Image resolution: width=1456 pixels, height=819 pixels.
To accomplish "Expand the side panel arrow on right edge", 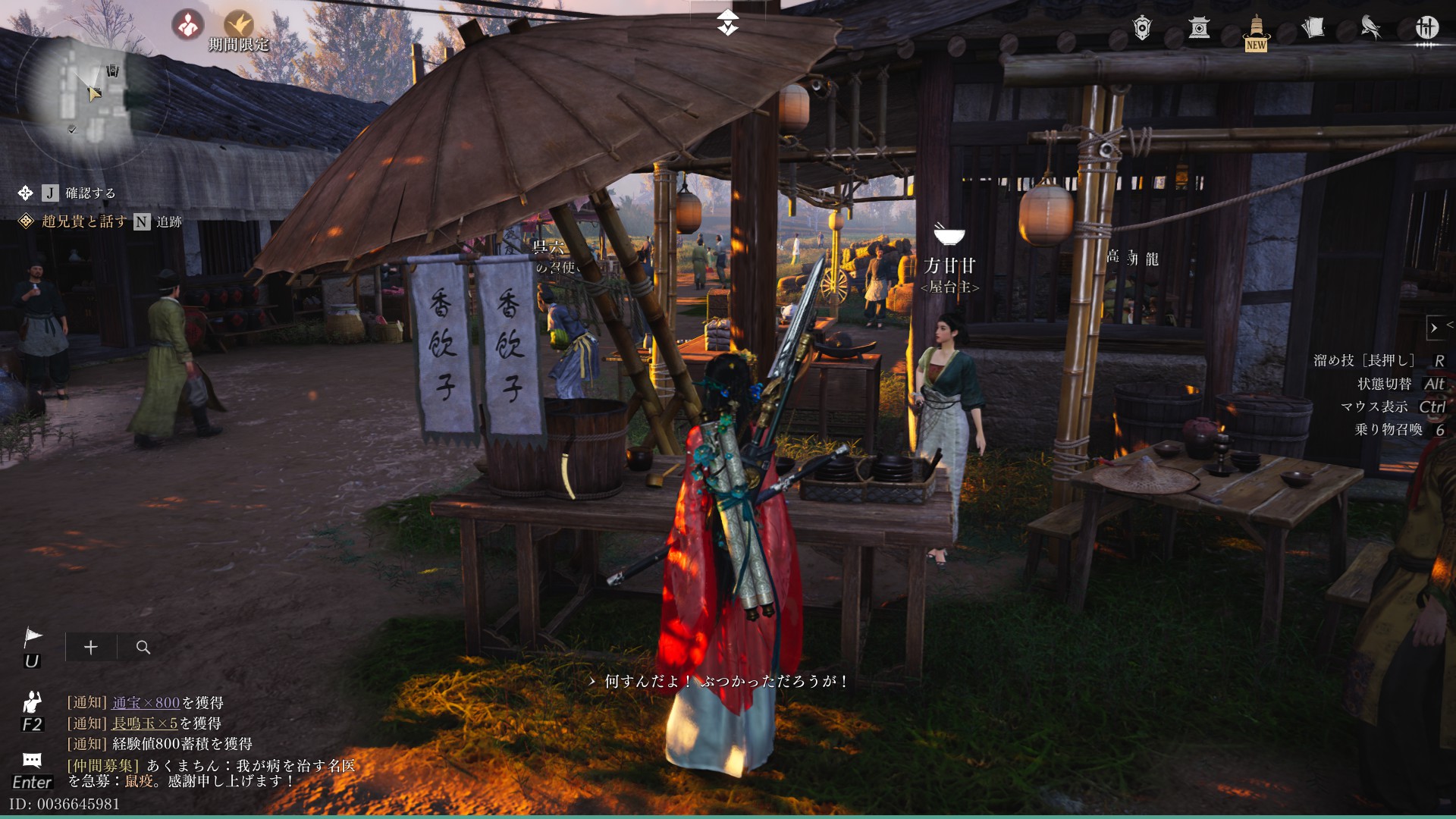I will [x=1434, y=328].
